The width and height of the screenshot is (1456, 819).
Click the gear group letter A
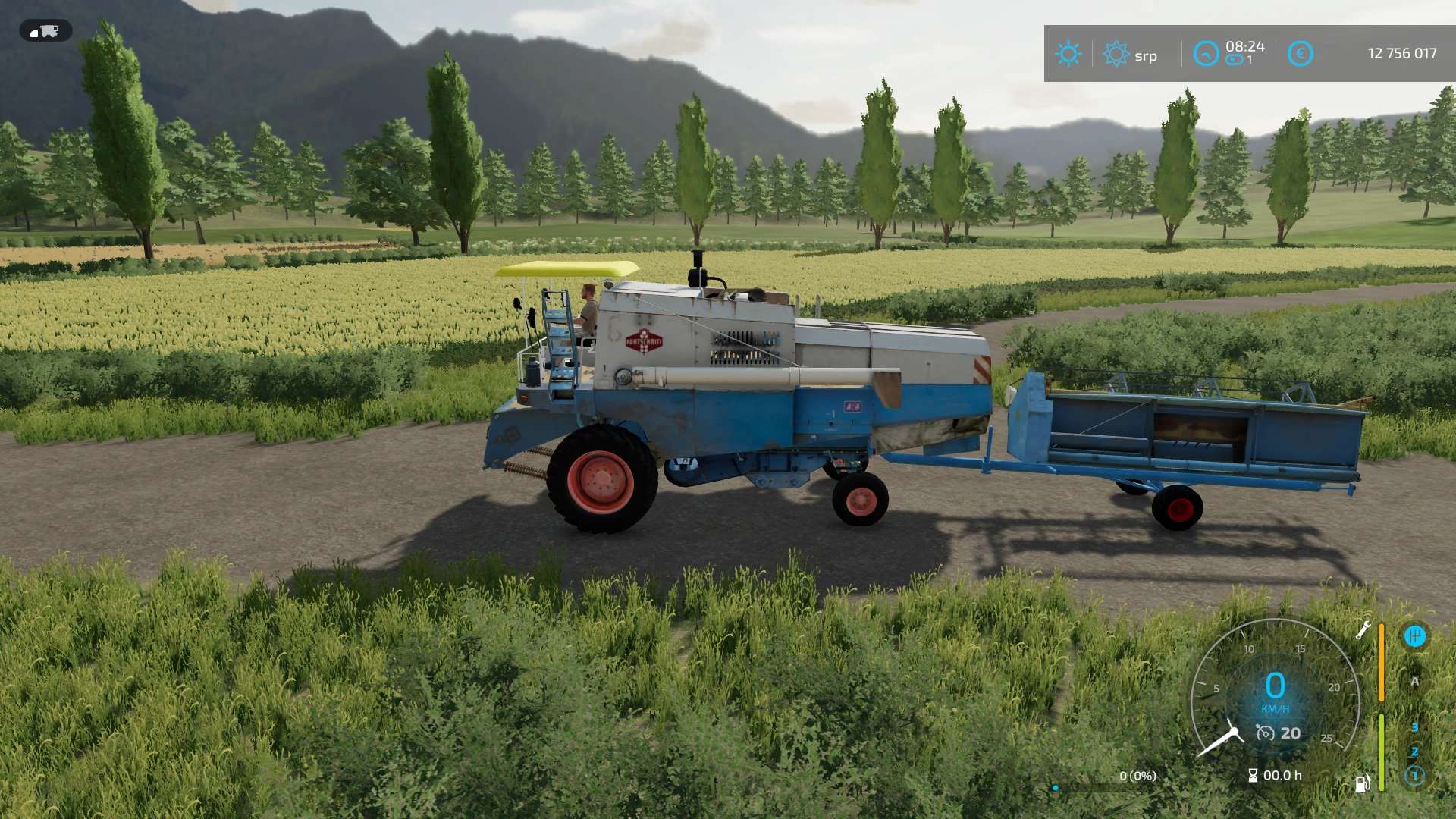tap(1414, 682)
